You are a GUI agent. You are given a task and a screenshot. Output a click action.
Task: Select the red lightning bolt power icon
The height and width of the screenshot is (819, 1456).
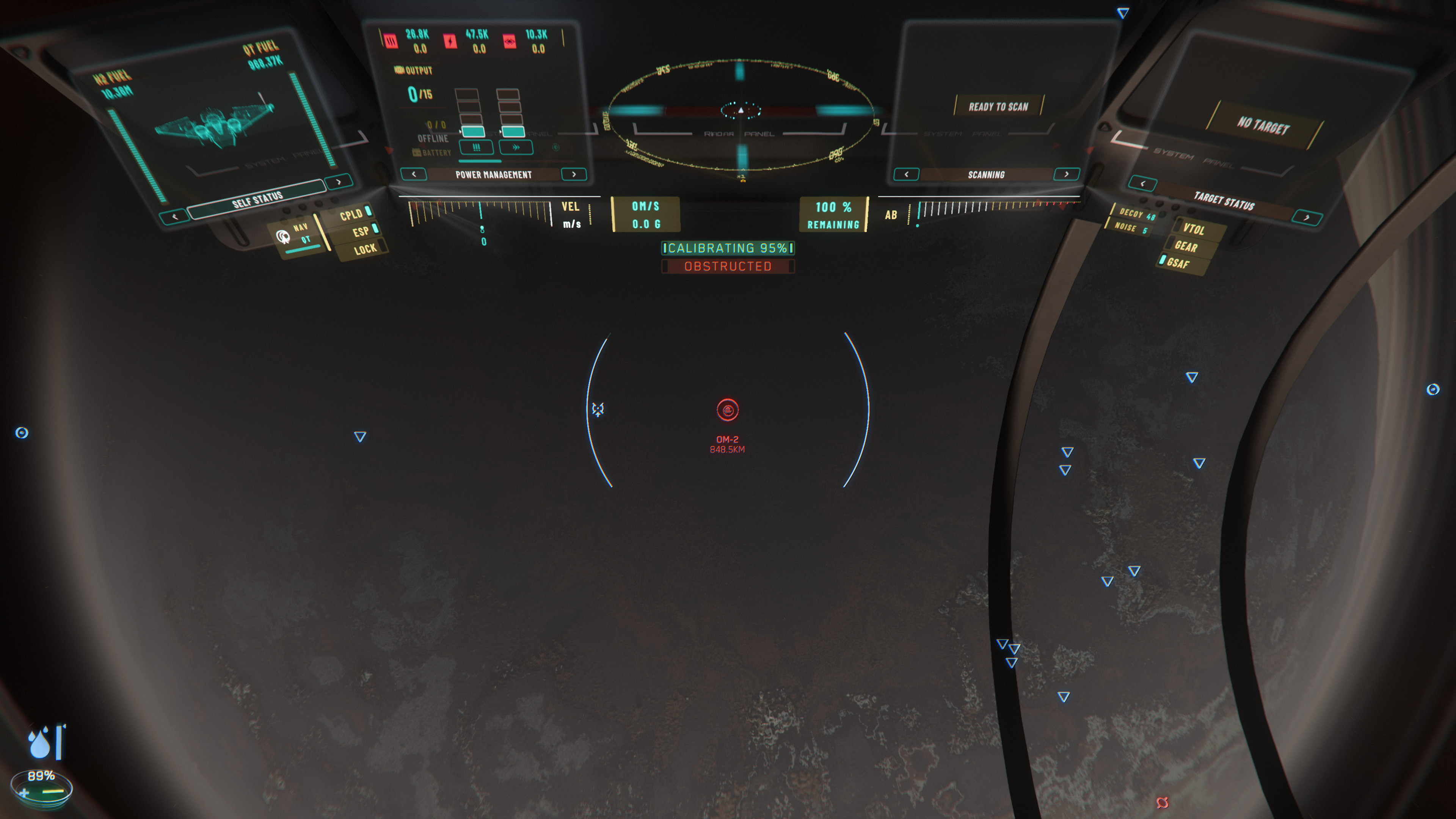(x=450, y=41)
